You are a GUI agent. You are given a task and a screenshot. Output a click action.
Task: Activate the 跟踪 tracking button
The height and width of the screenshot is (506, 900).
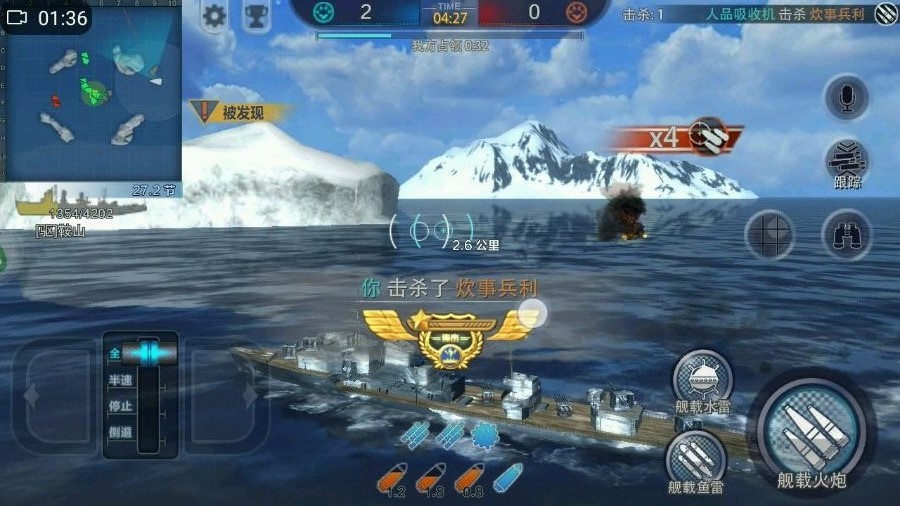coord(847,163)
